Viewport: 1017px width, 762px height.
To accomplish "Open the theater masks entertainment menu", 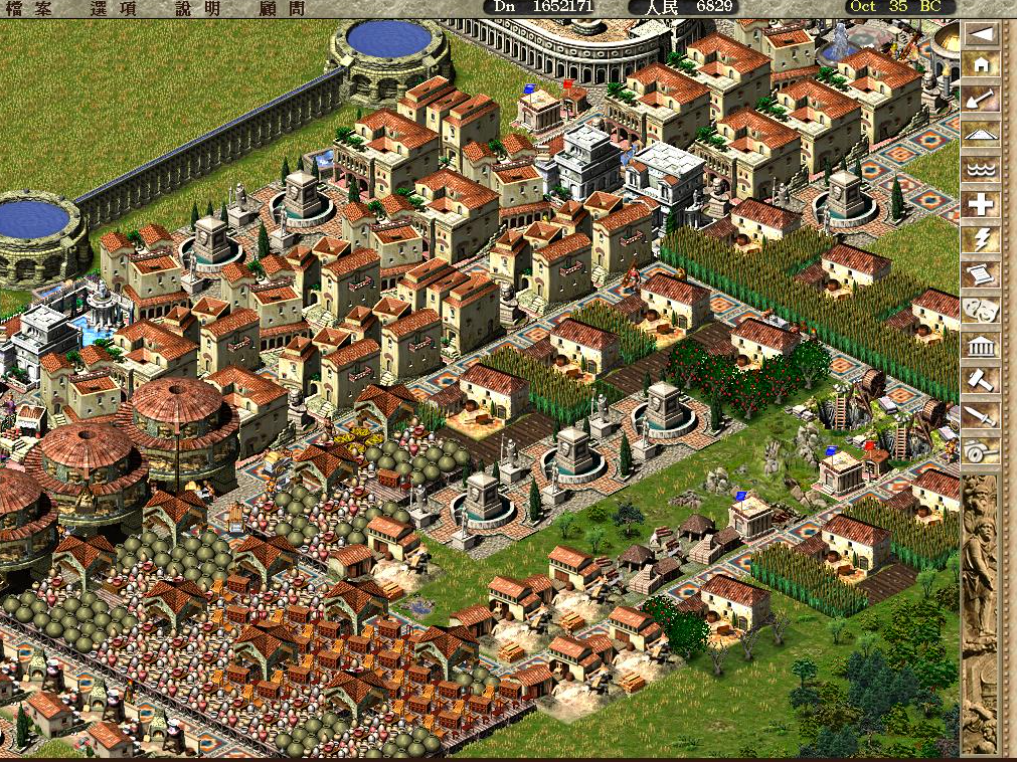I will [981, 310].
